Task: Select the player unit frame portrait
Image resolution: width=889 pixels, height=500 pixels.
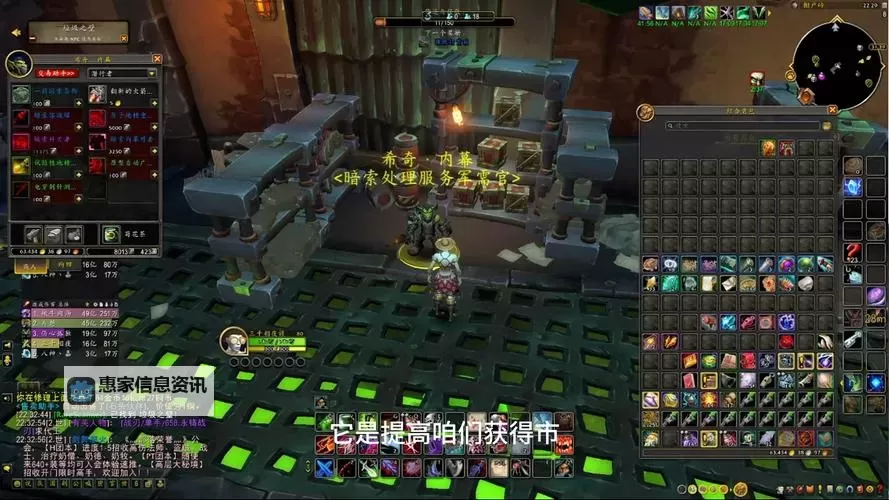Action: (232, 340)
